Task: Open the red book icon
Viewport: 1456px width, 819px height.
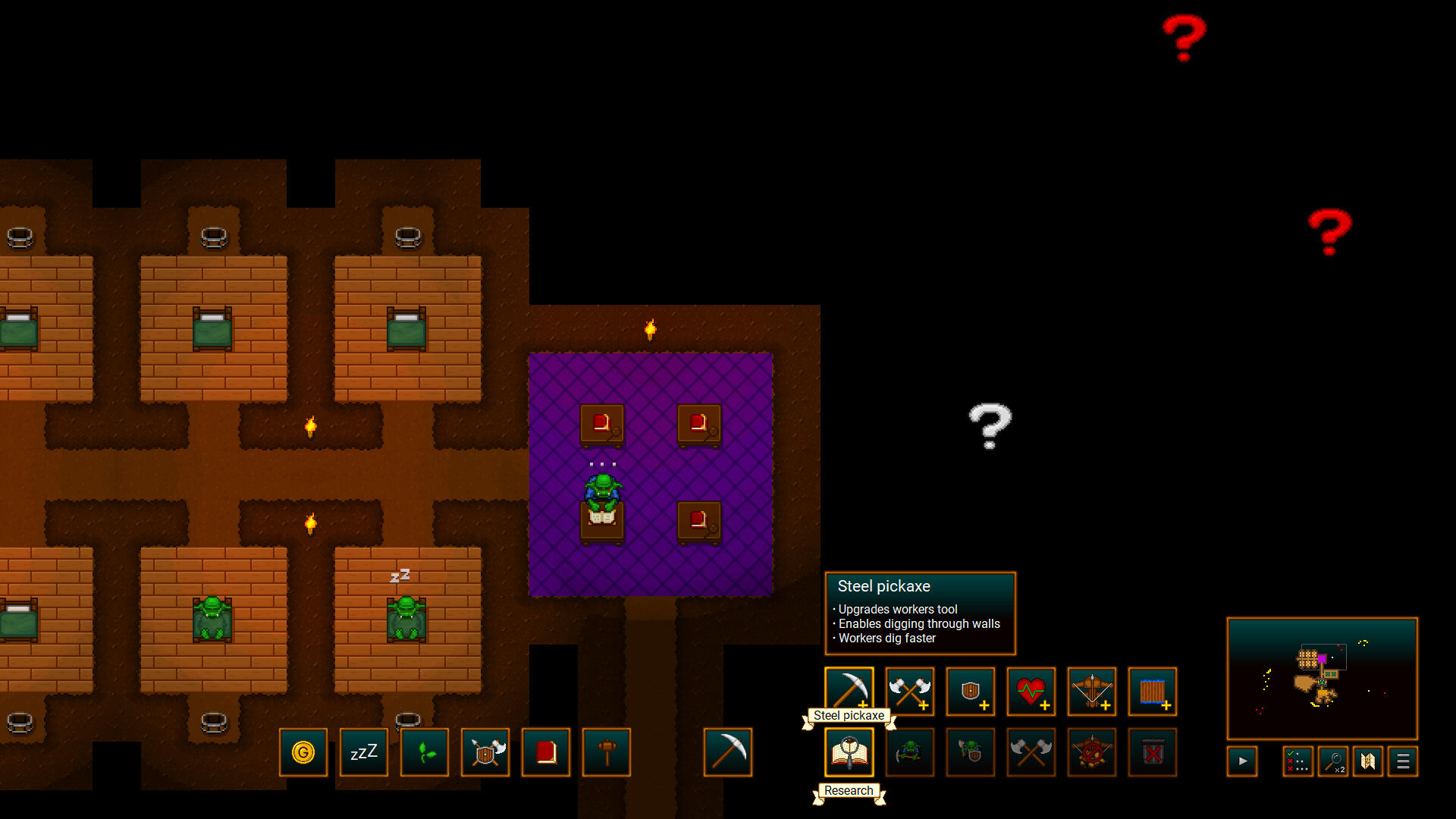Action: [x=545, y=752]
